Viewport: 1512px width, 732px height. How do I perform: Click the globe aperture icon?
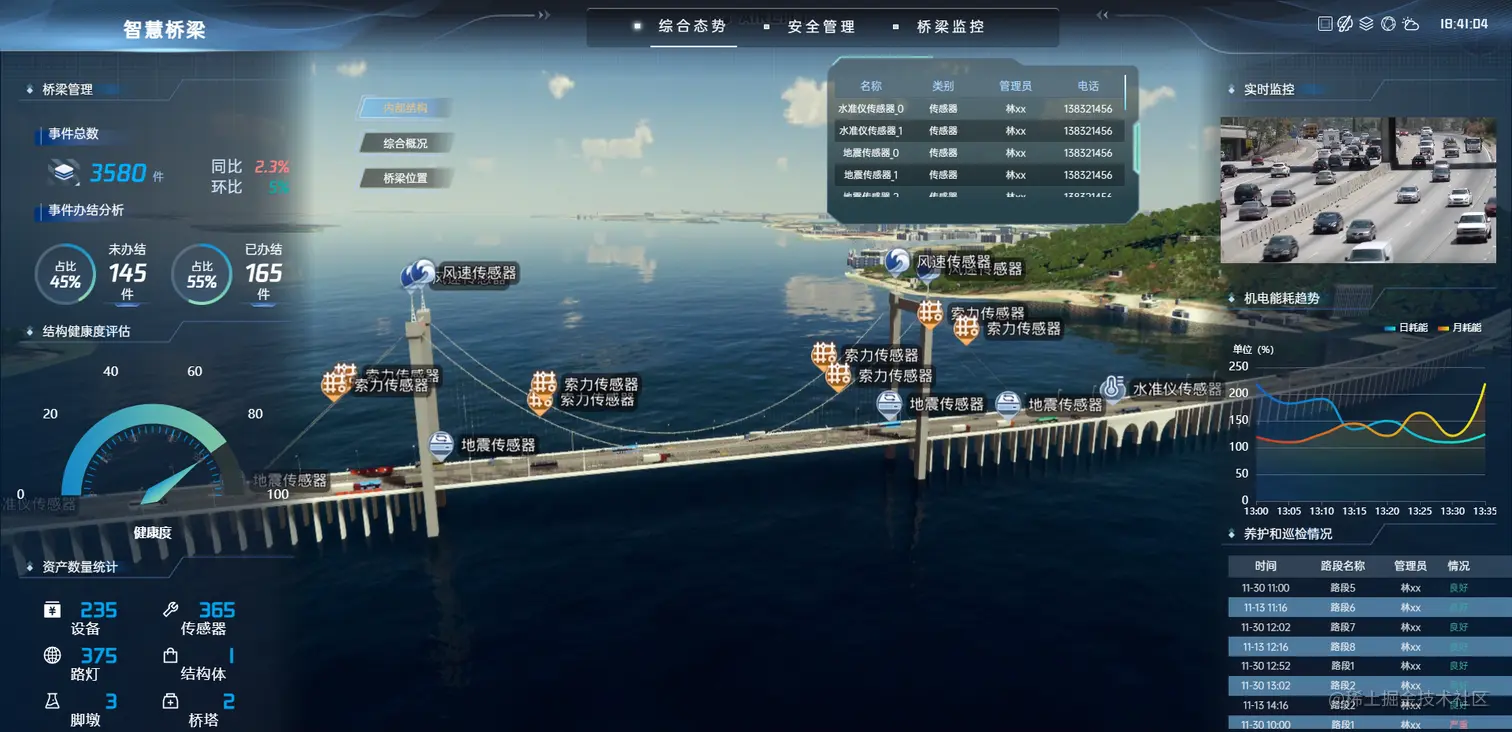[1388, 24]
